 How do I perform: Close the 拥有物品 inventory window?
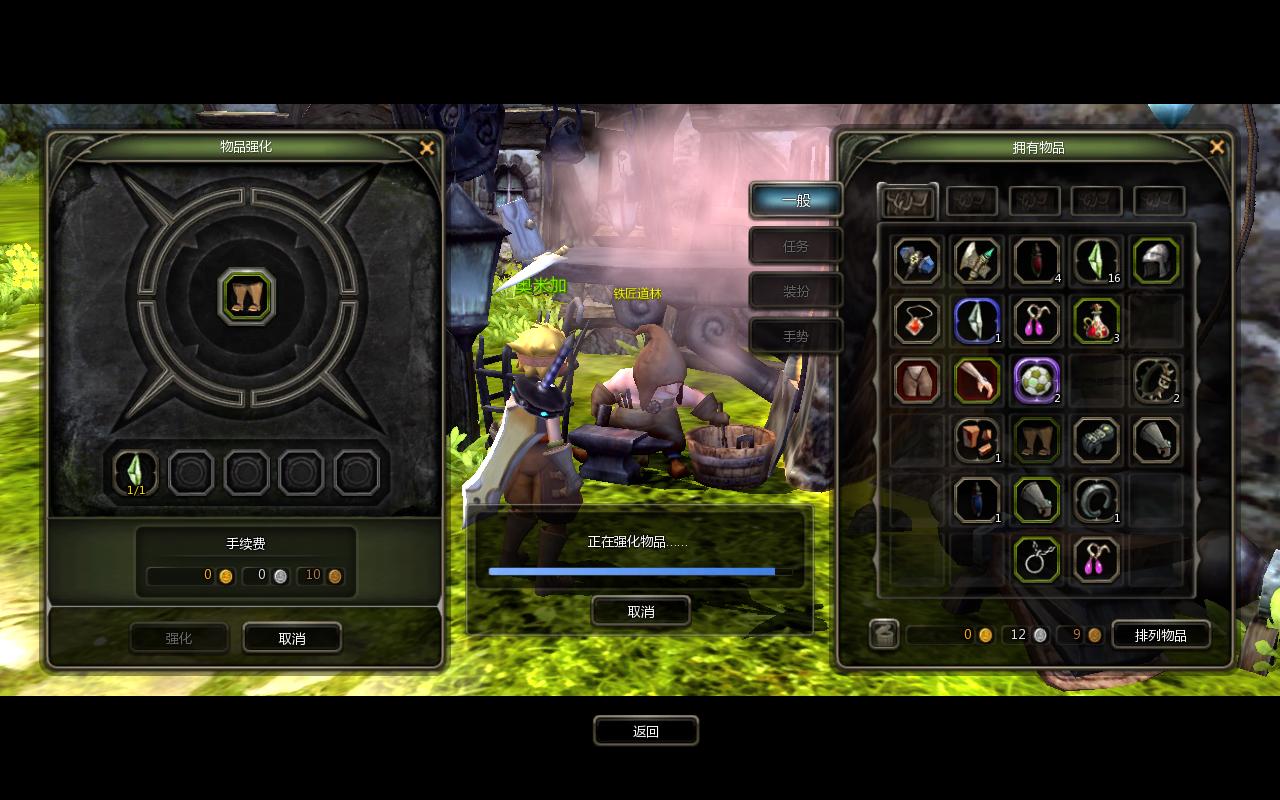coord(1217,148)
